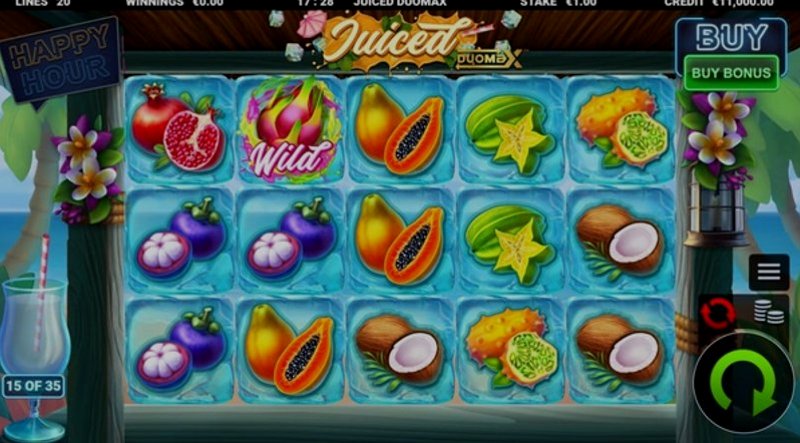Open the hamburger menu
Image resolution: width=800 pixels, height=443 pixels.
pos(768,272)
